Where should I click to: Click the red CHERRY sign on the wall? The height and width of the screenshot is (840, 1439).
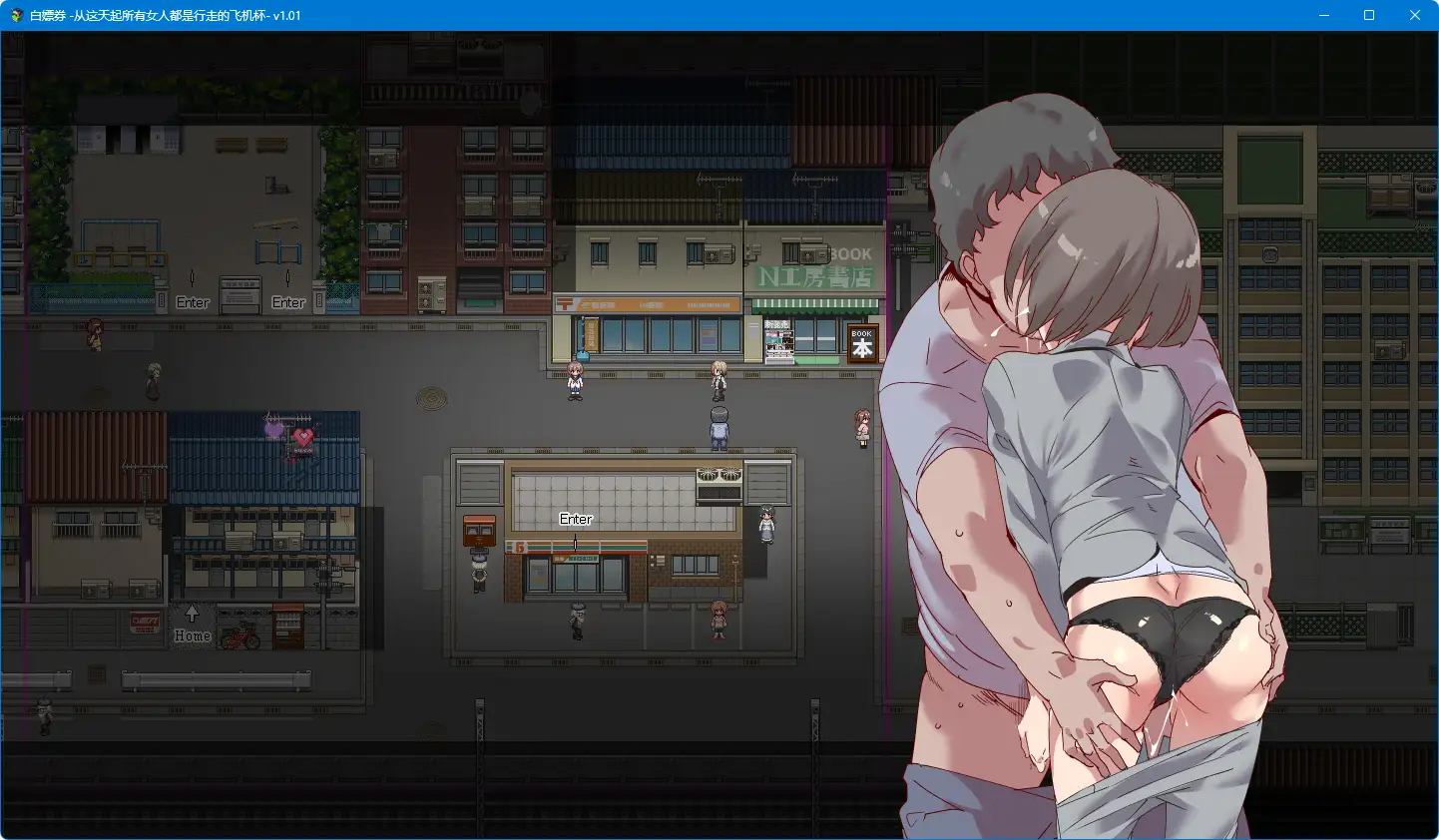[145, 620]
